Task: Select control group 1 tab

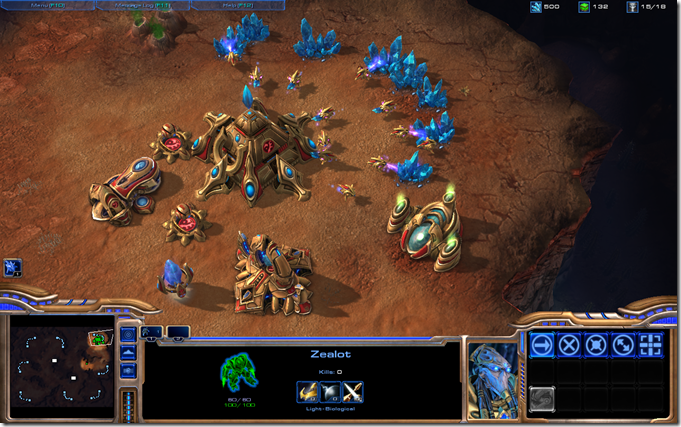Action: pyautogui.click(x=152, y=332)
